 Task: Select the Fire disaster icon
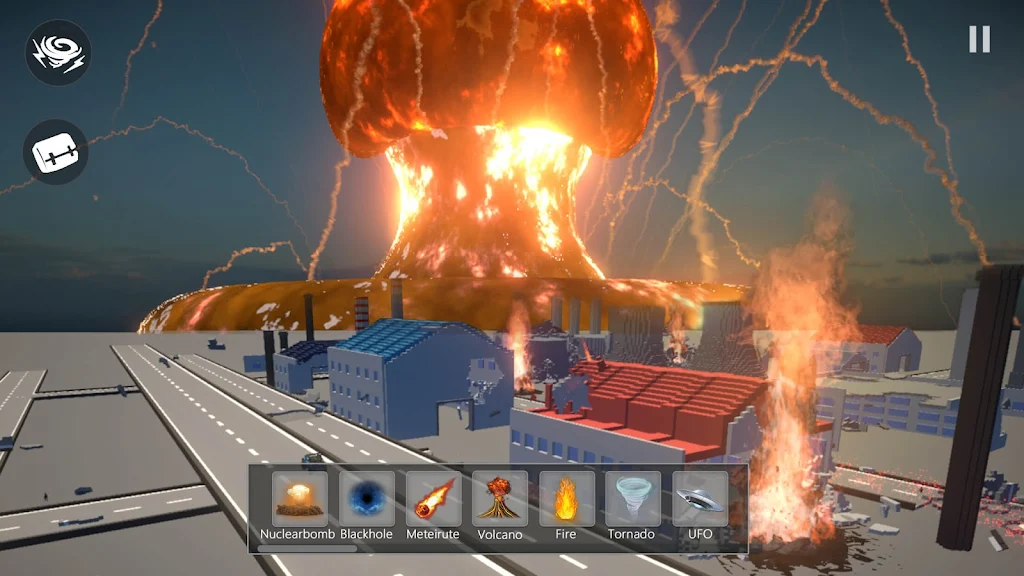coord(567,499)
